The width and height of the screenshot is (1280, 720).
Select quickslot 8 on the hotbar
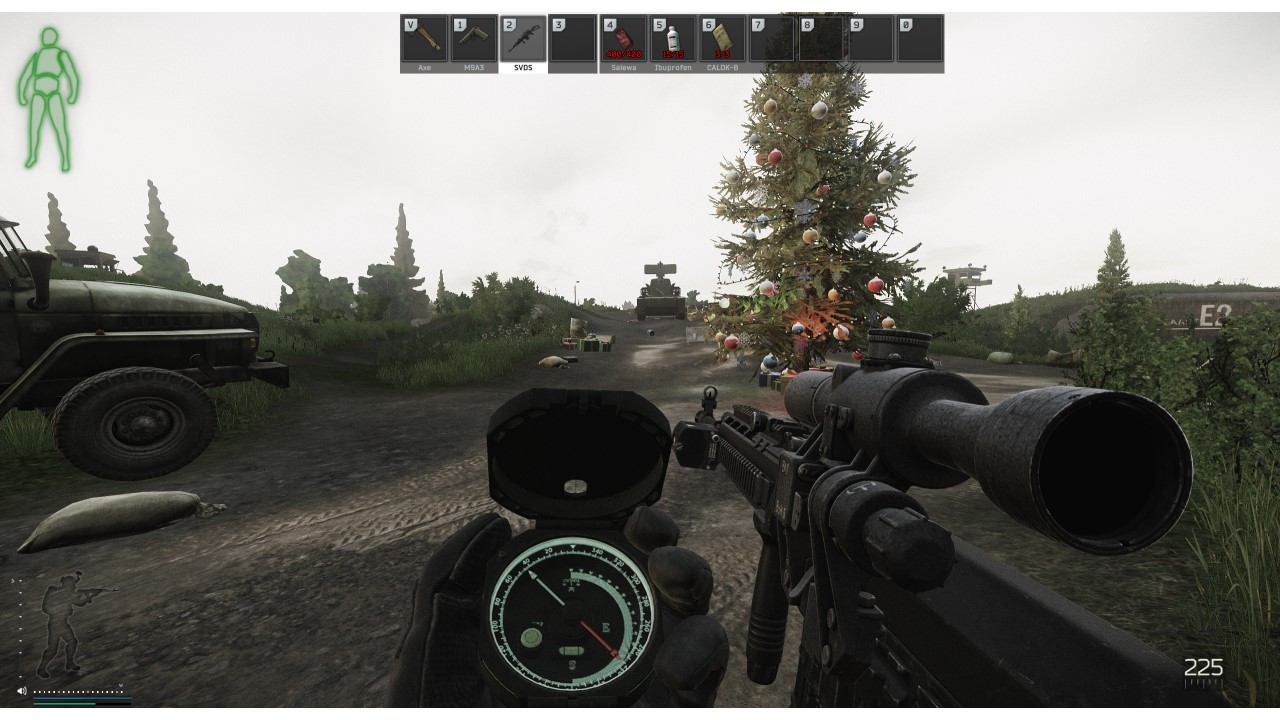click(822, 38)
